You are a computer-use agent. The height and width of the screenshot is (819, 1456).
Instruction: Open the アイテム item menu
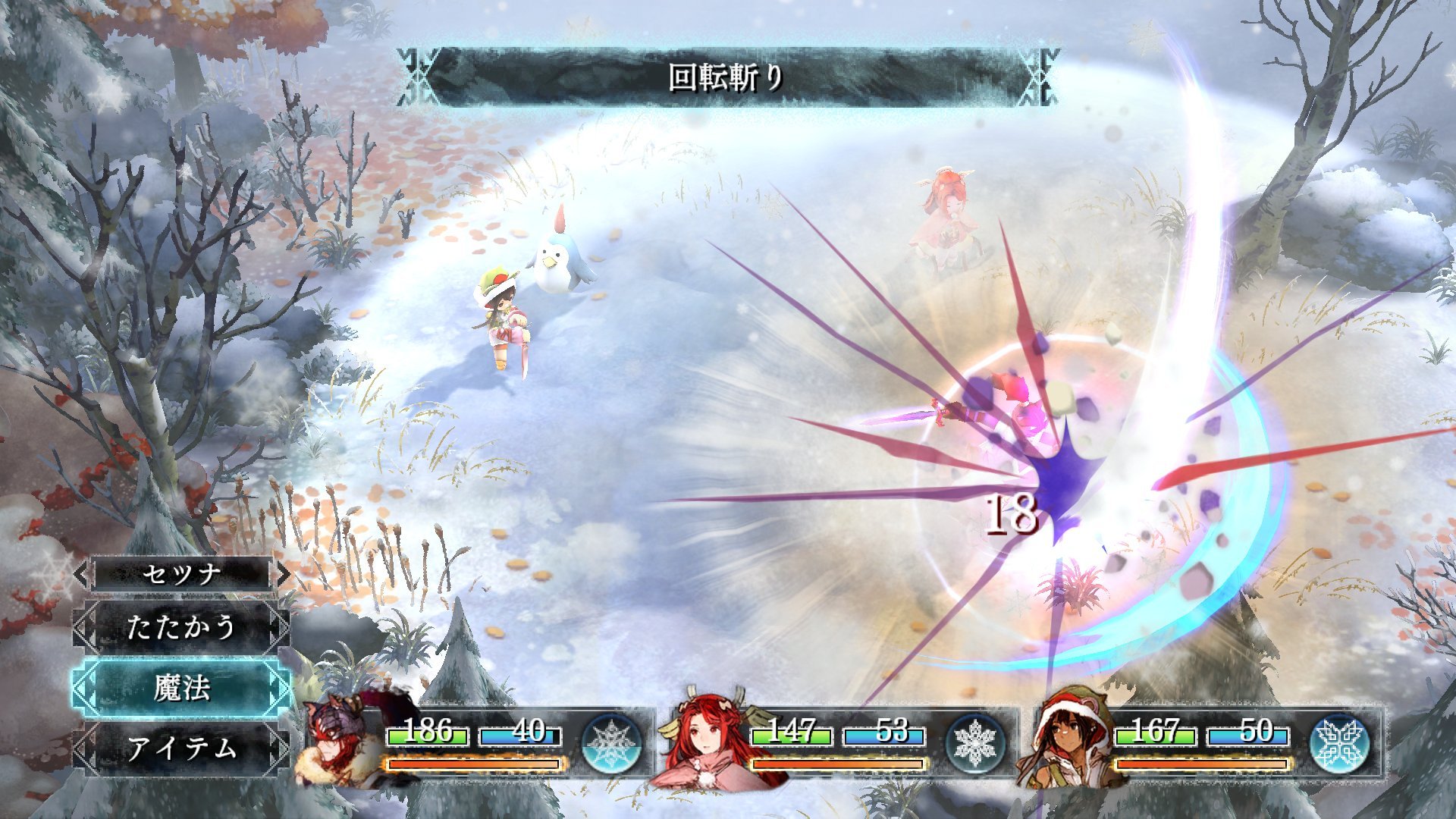coord(180,748)
